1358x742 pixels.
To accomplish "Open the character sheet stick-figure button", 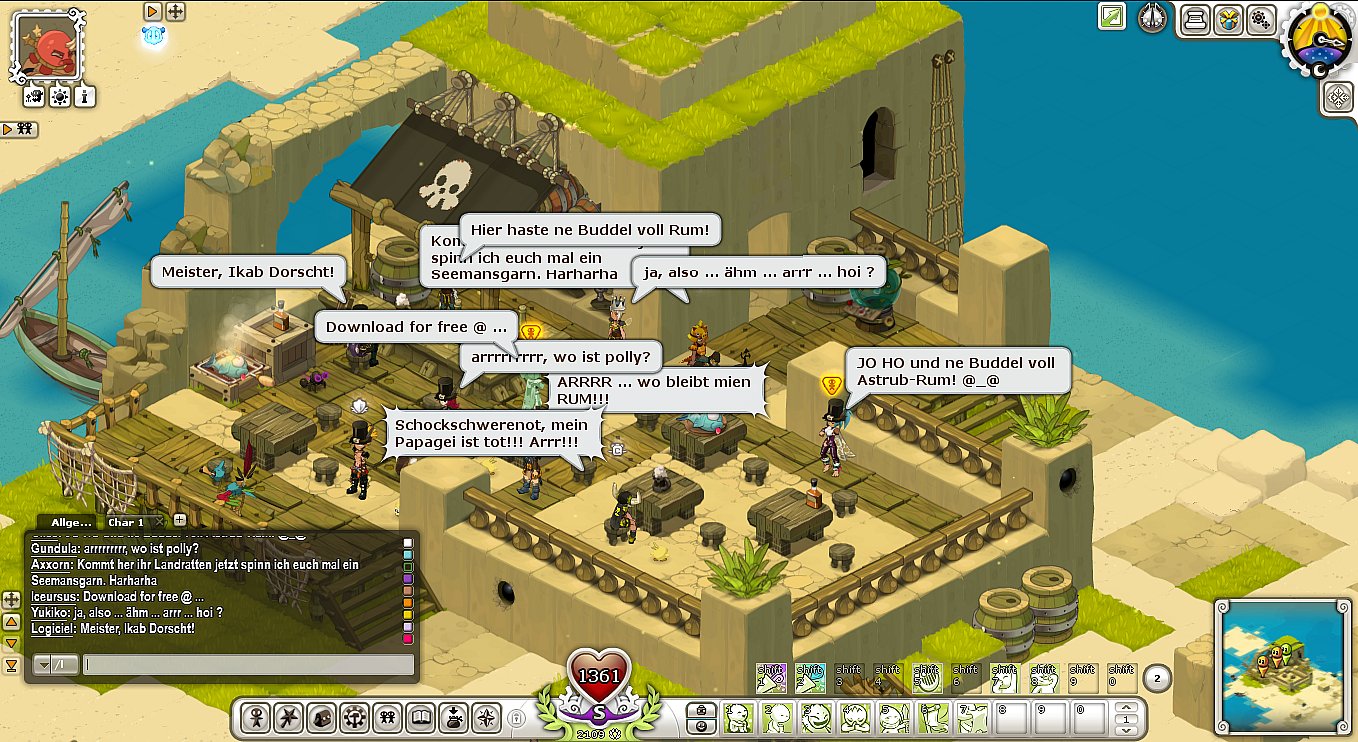I will point(256,717).
